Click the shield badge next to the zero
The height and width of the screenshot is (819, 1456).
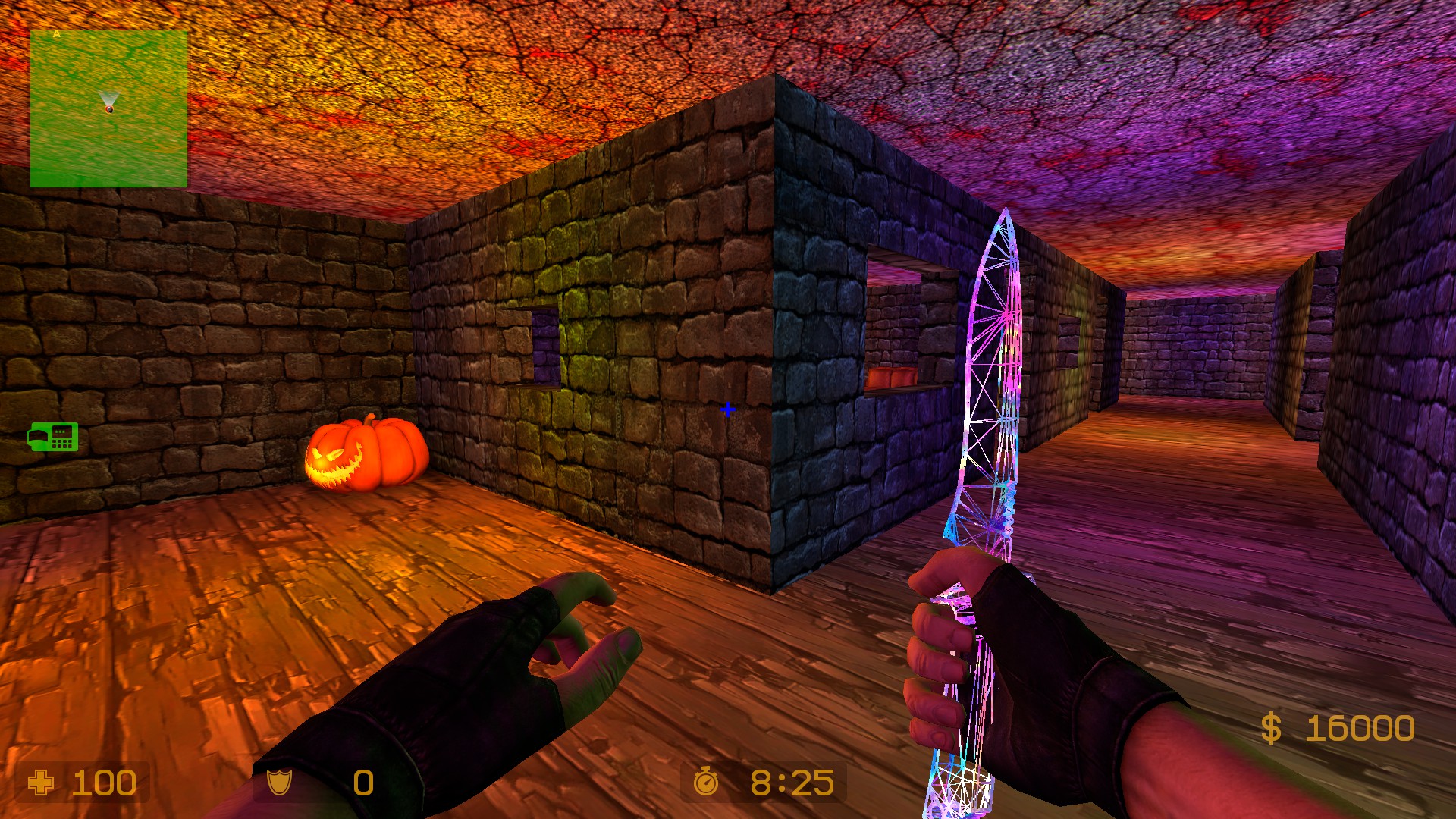pyautogui.click(x=281, y=783)
